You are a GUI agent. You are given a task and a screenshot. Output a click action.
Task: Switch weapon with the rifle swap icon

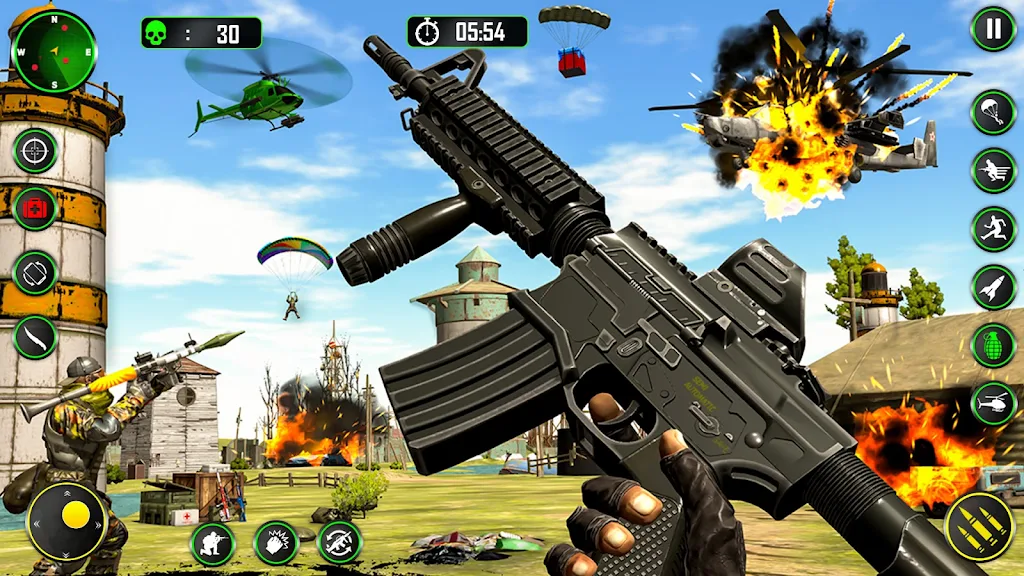[x=340, y=543]
